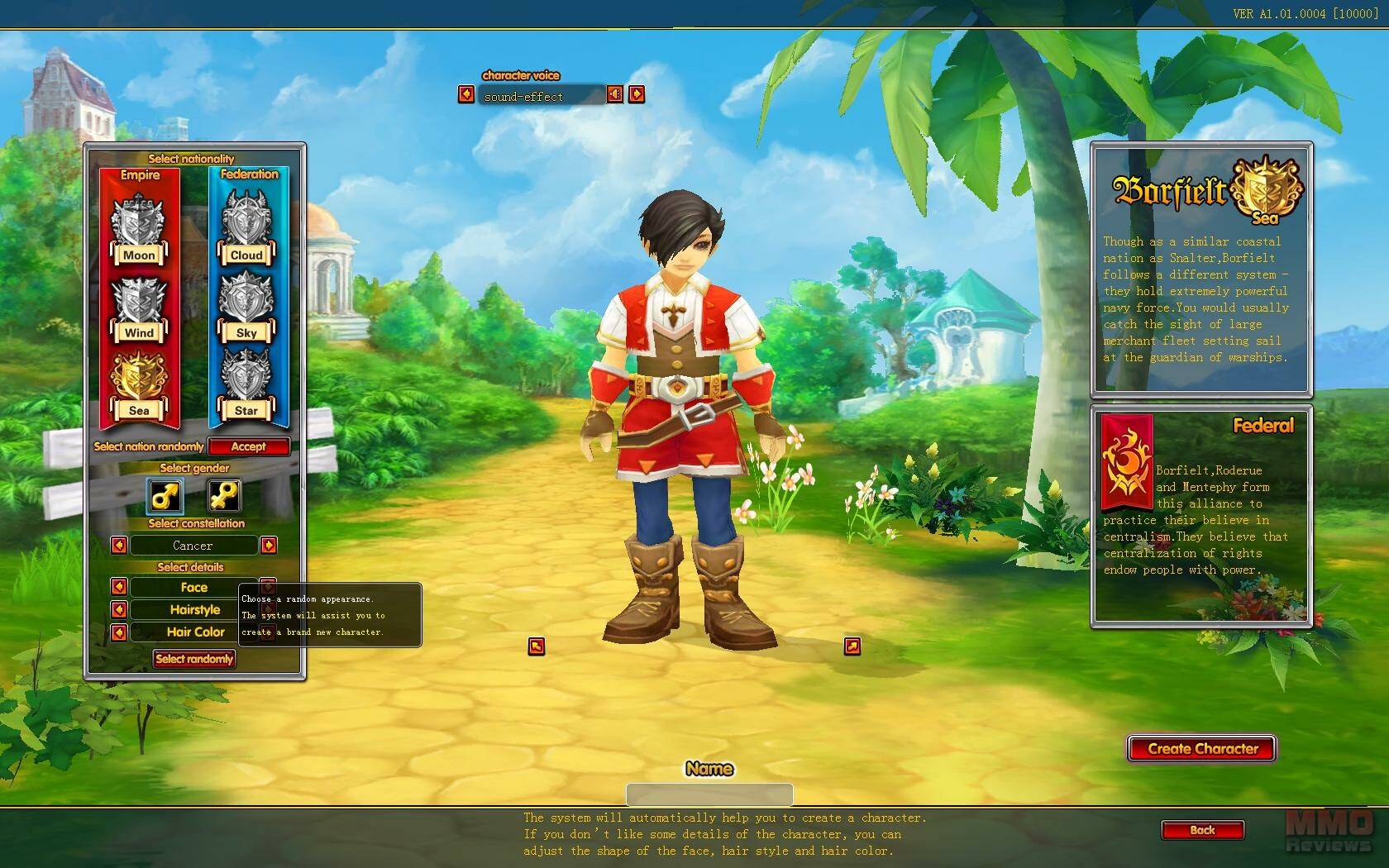The image size is (1389, 868).
Task: Pick the Star nation emblem
Action: (x=246, y=384)
